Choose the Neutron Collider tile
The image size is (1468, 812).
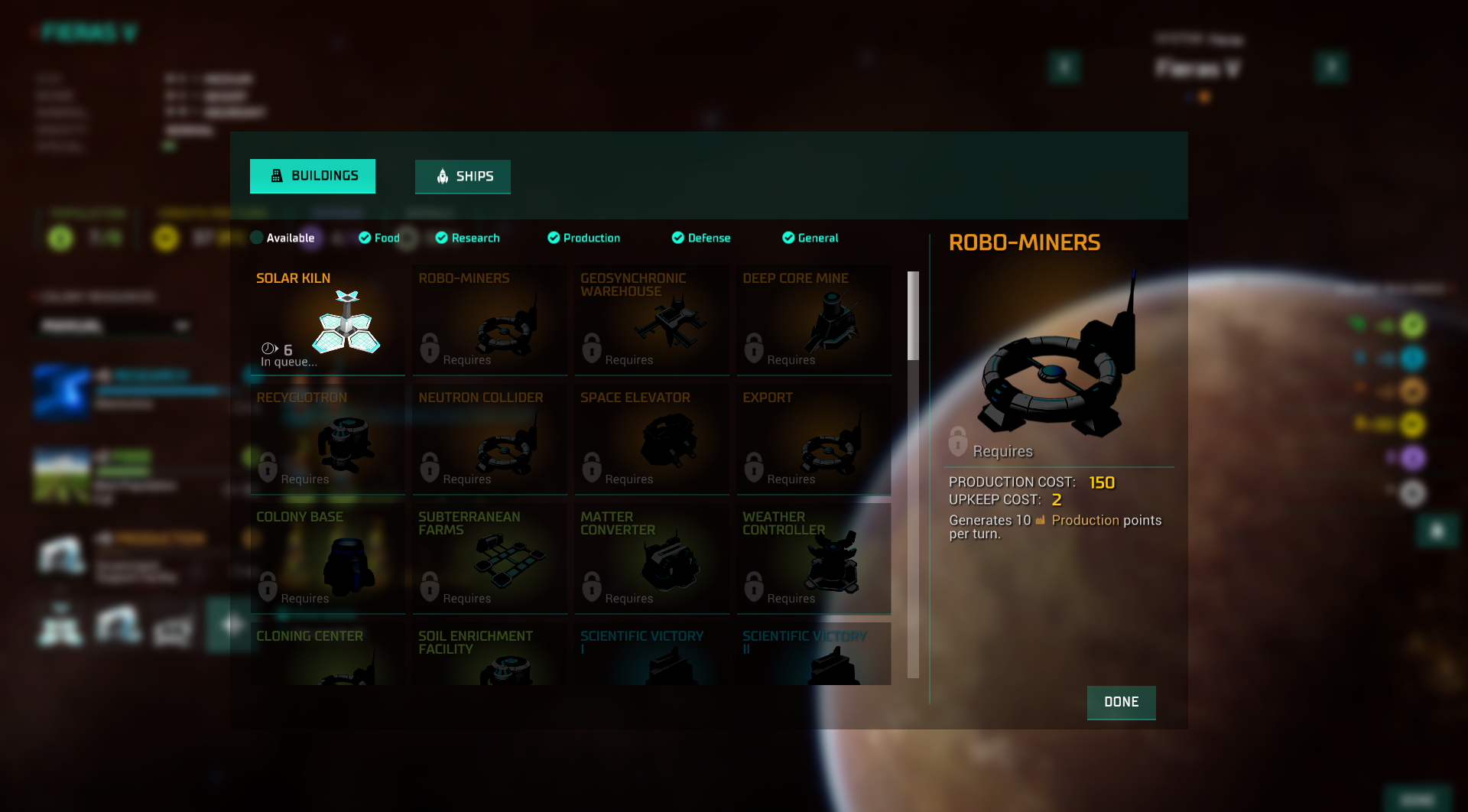click(x=489, y=440)
